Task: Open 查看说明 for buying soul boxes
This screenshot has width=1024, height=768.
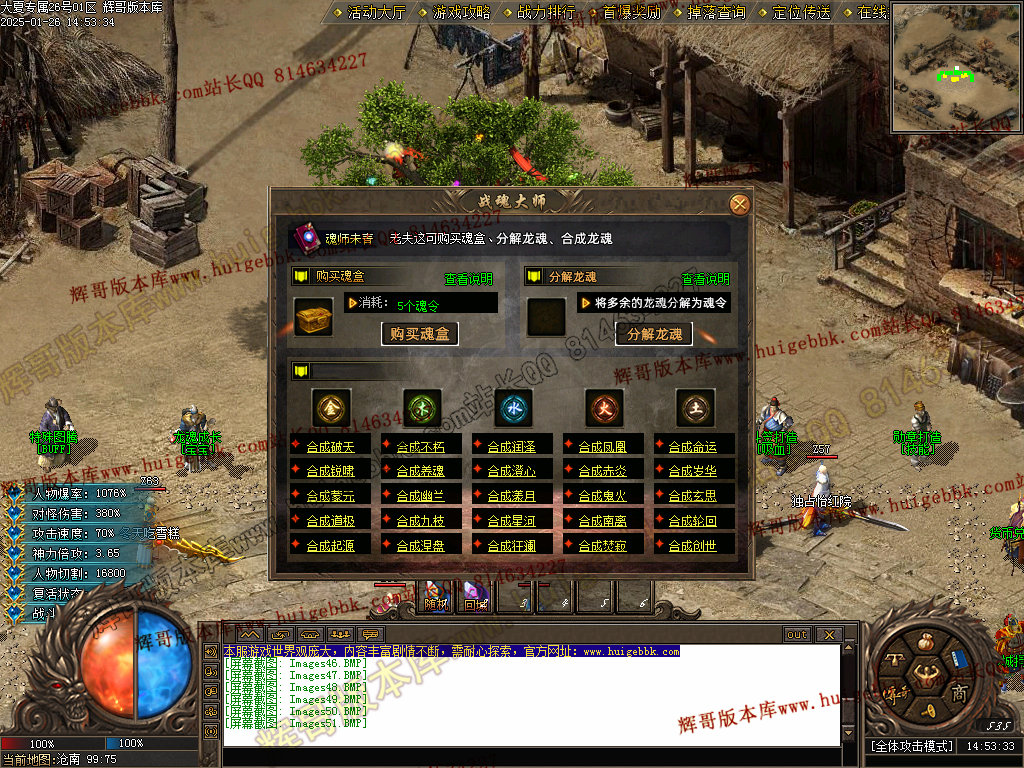Action: click(x=468, y=279)
